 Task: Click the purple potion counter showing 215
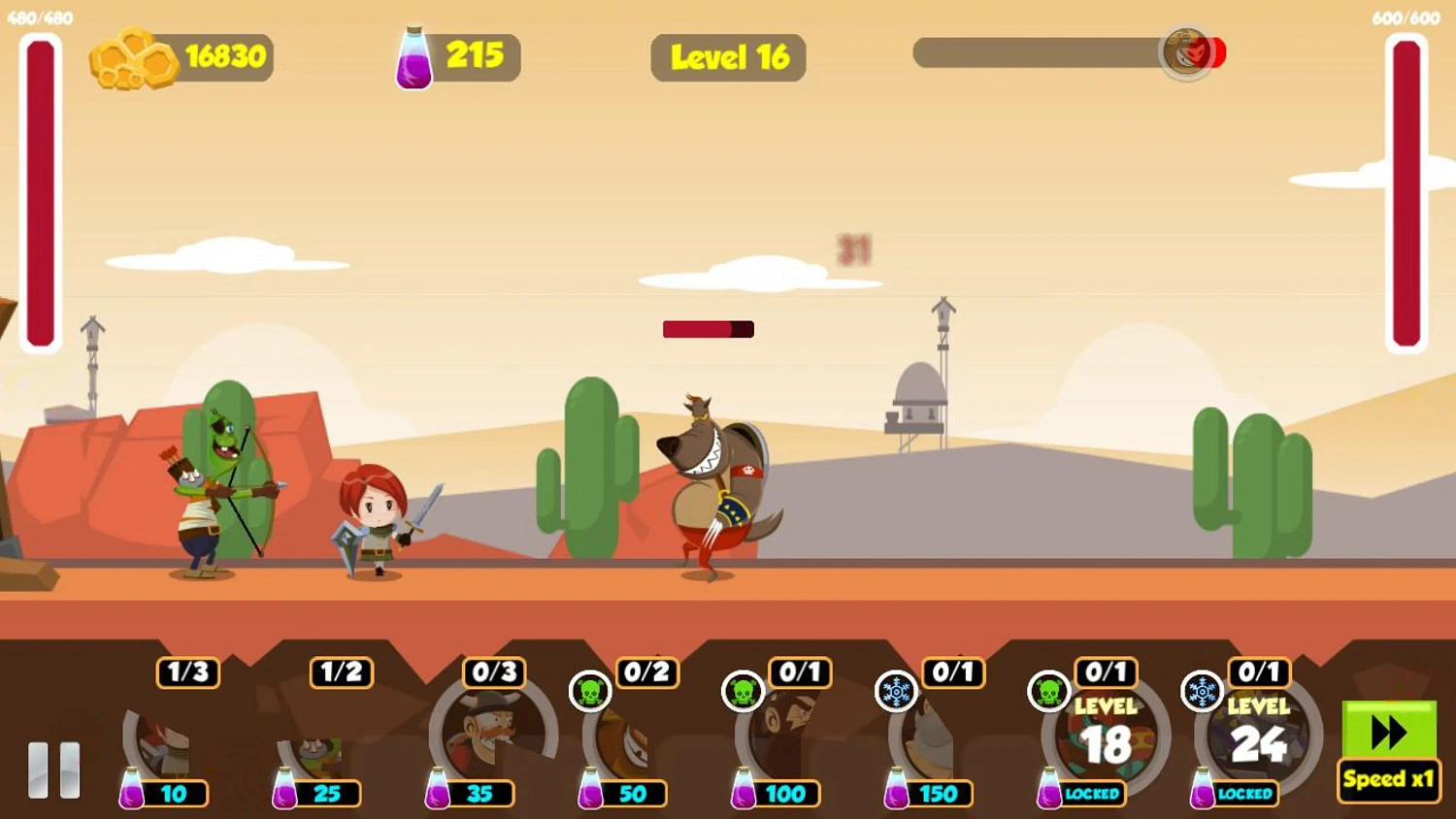pyautogui.click(x=456, y=56)
